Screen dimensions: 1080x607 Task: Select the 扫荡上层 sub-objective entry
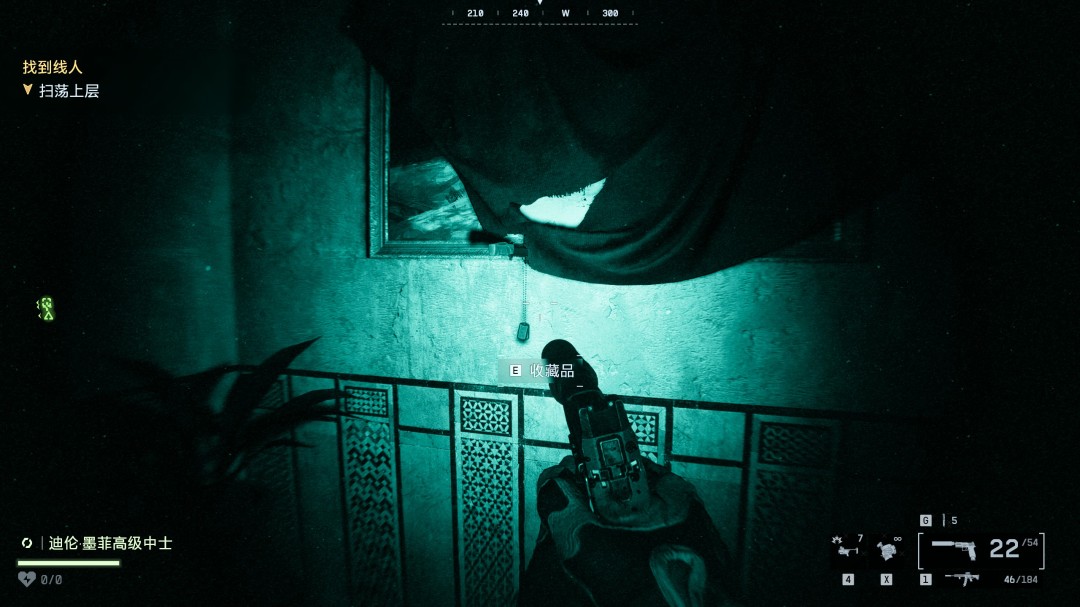tap(68, 91)
